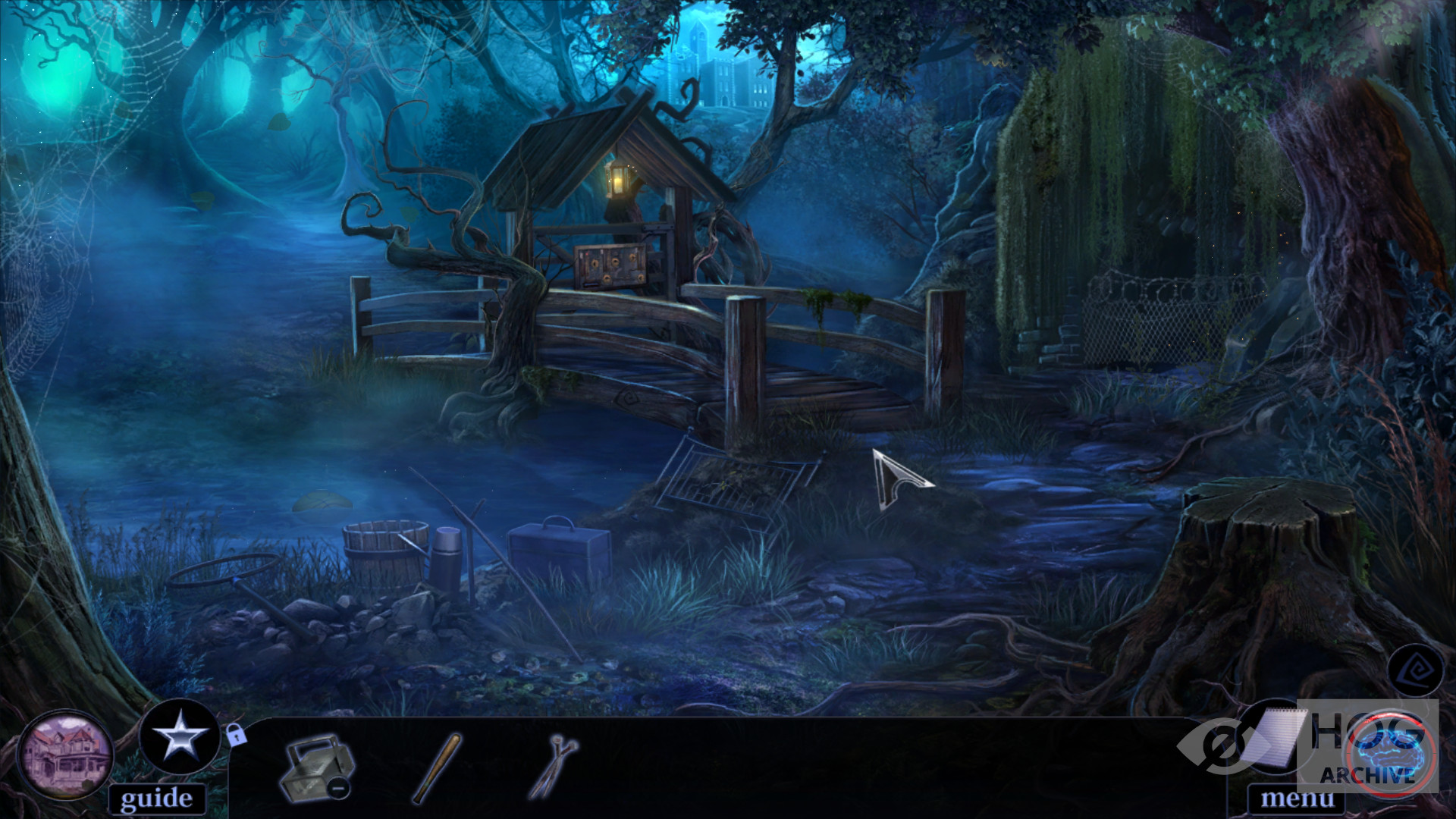1456x819 pixels.
Task: Activate the glowing brain hint button
Action: click(x=1391, y=752)
